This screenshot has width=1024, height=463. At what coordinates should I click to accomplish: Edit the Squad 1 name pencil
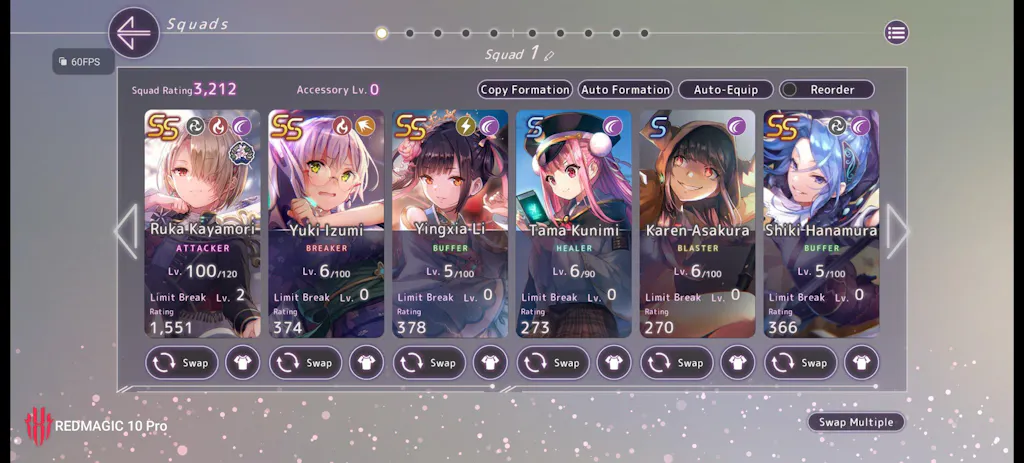click(549, 55)
